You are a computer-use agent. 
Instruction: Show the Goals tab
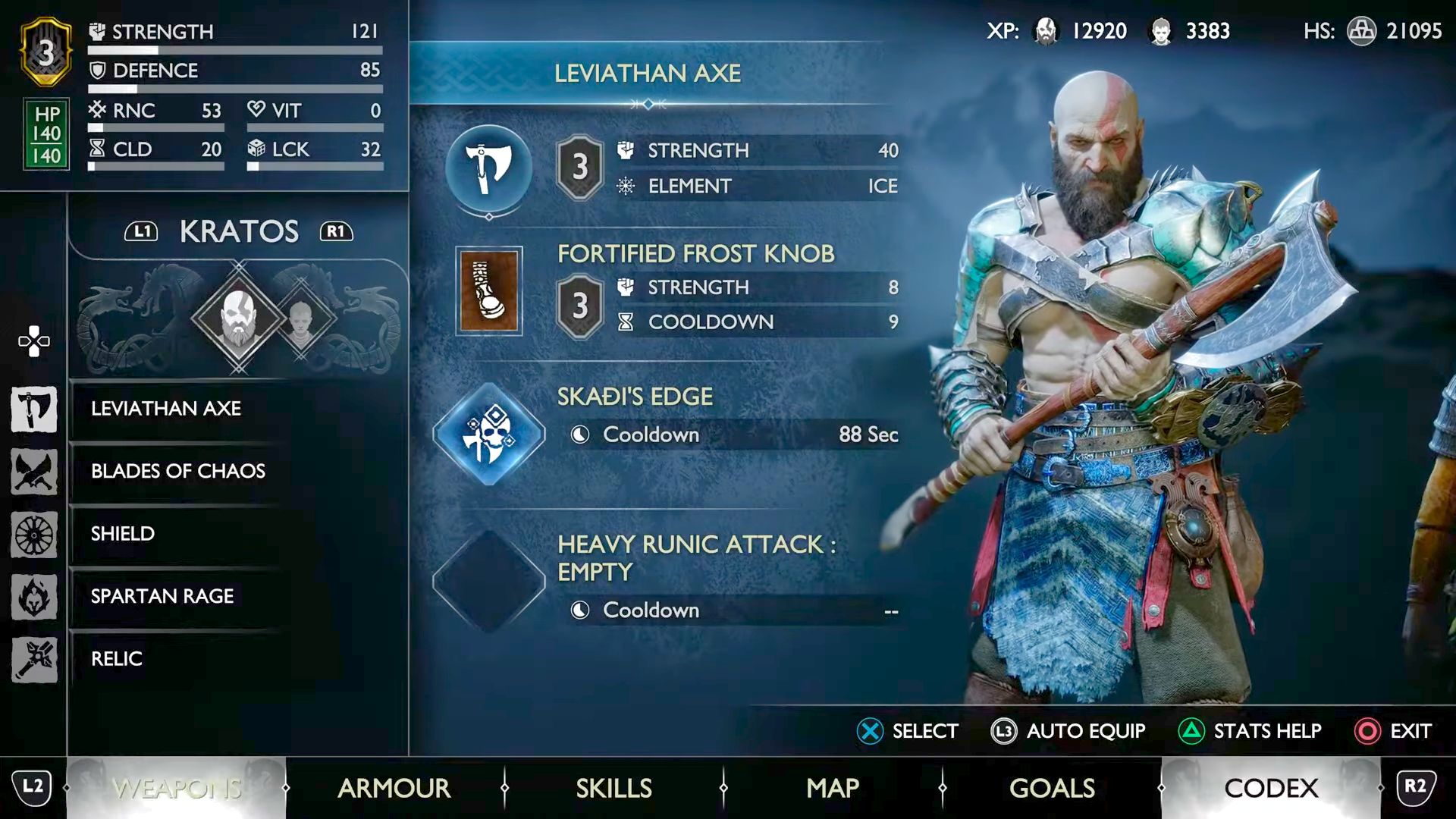click(1052, 789)
